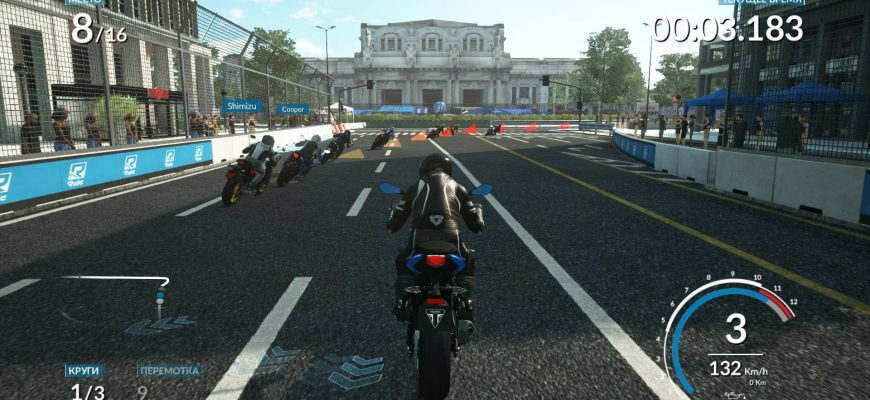Viewport: 870px width, 400px height.
Task: Click the Перемотка rewind indicator
Action: point(170,371)
